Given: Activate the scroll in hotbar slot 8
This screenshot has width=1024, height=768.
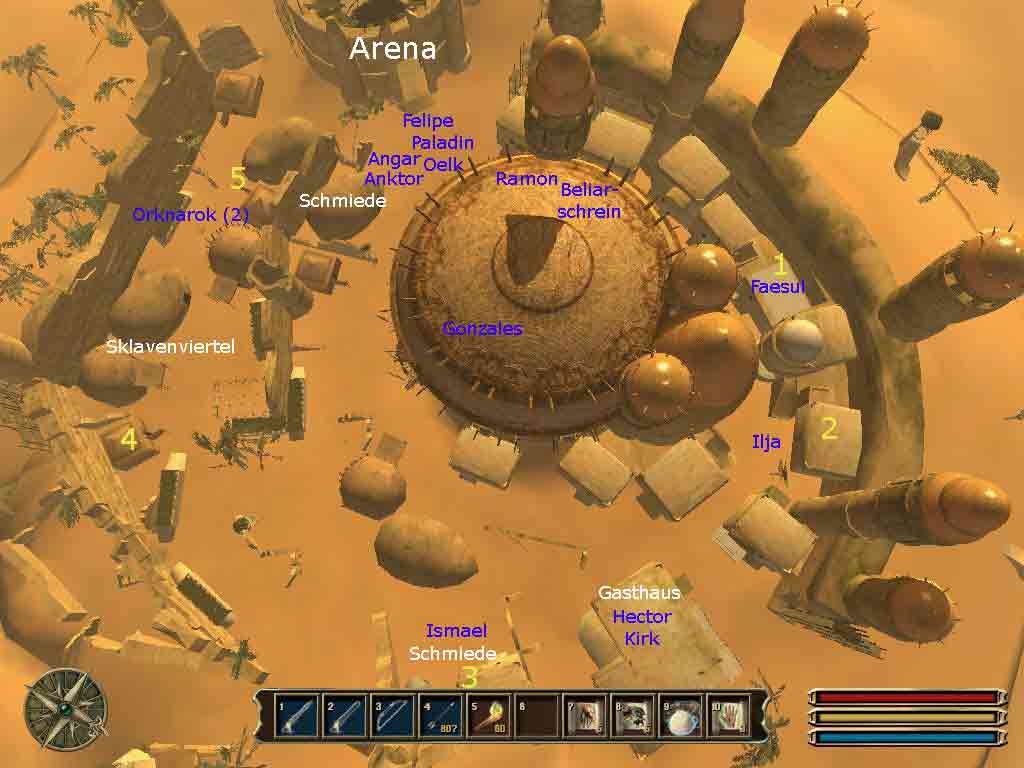Looking at the screenshot, I should [x=633, y=716].
